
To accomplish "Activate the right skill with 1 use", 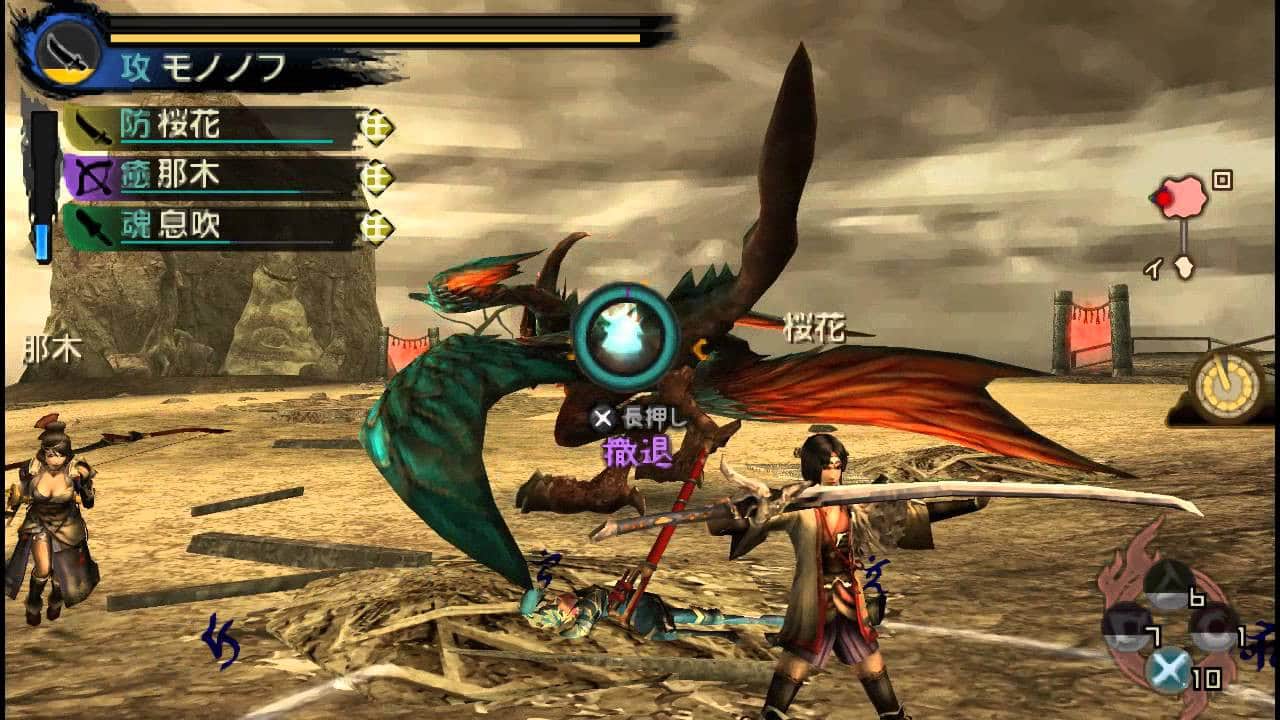I will 1215,627.
